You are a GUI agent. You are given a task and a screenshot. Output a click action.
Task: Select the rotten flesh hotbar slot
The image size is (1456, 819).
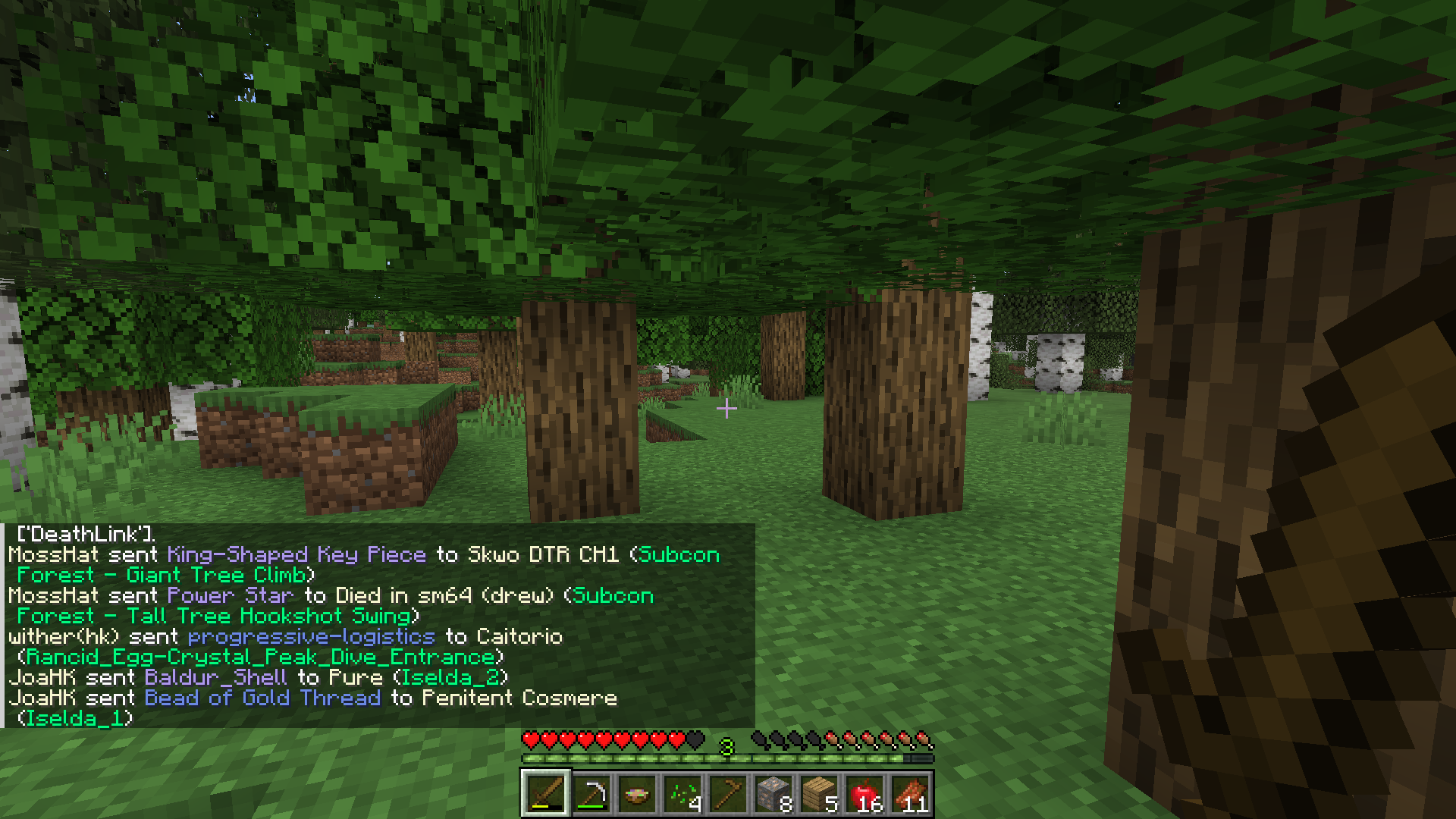pyautogui.click(x=909, y=794)
